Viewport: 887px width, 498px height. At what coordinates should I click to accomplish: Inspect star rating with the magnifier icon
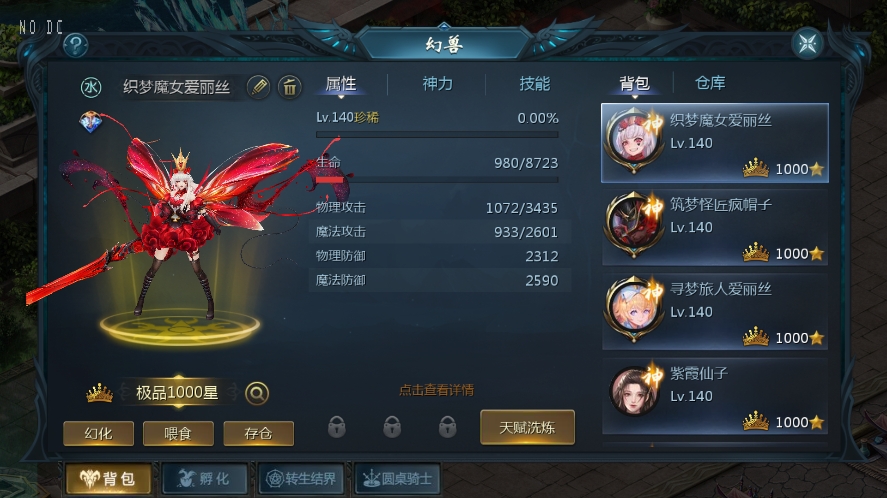pyautogui.click(x=257, y=393)
